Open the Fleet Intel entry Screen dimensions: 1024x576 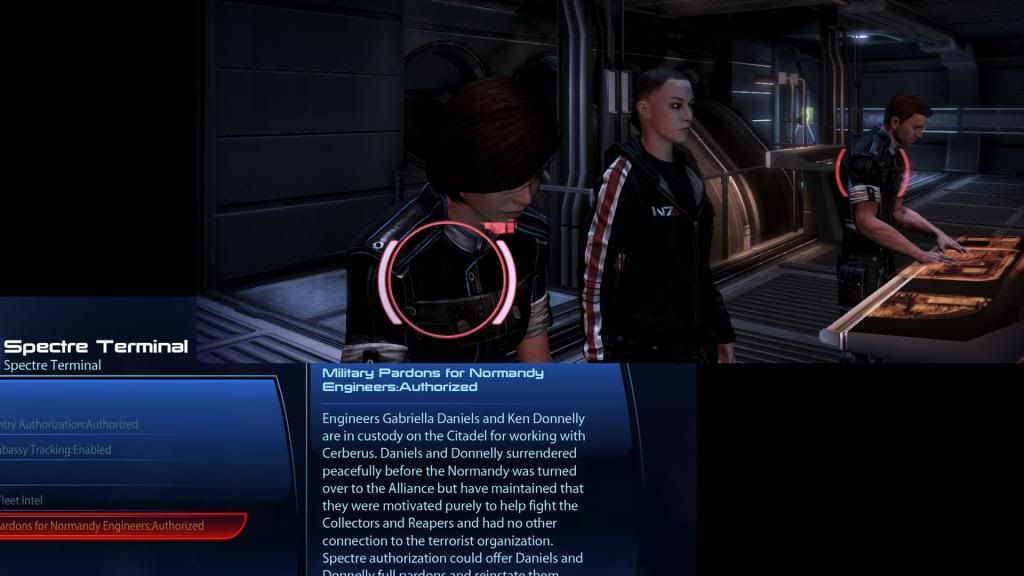coord(22,500)
